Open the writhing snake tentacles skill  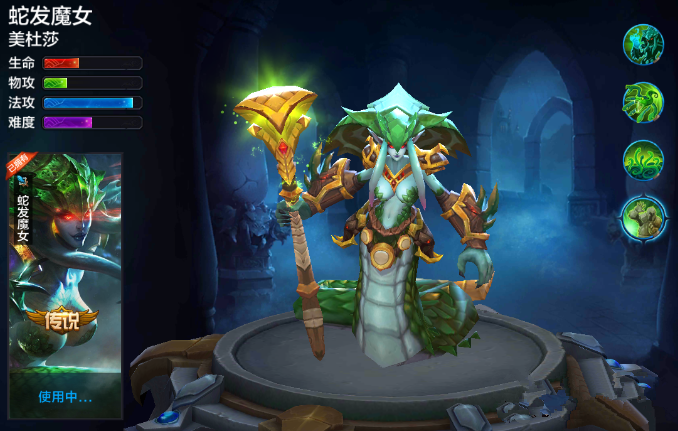[643, 160]
